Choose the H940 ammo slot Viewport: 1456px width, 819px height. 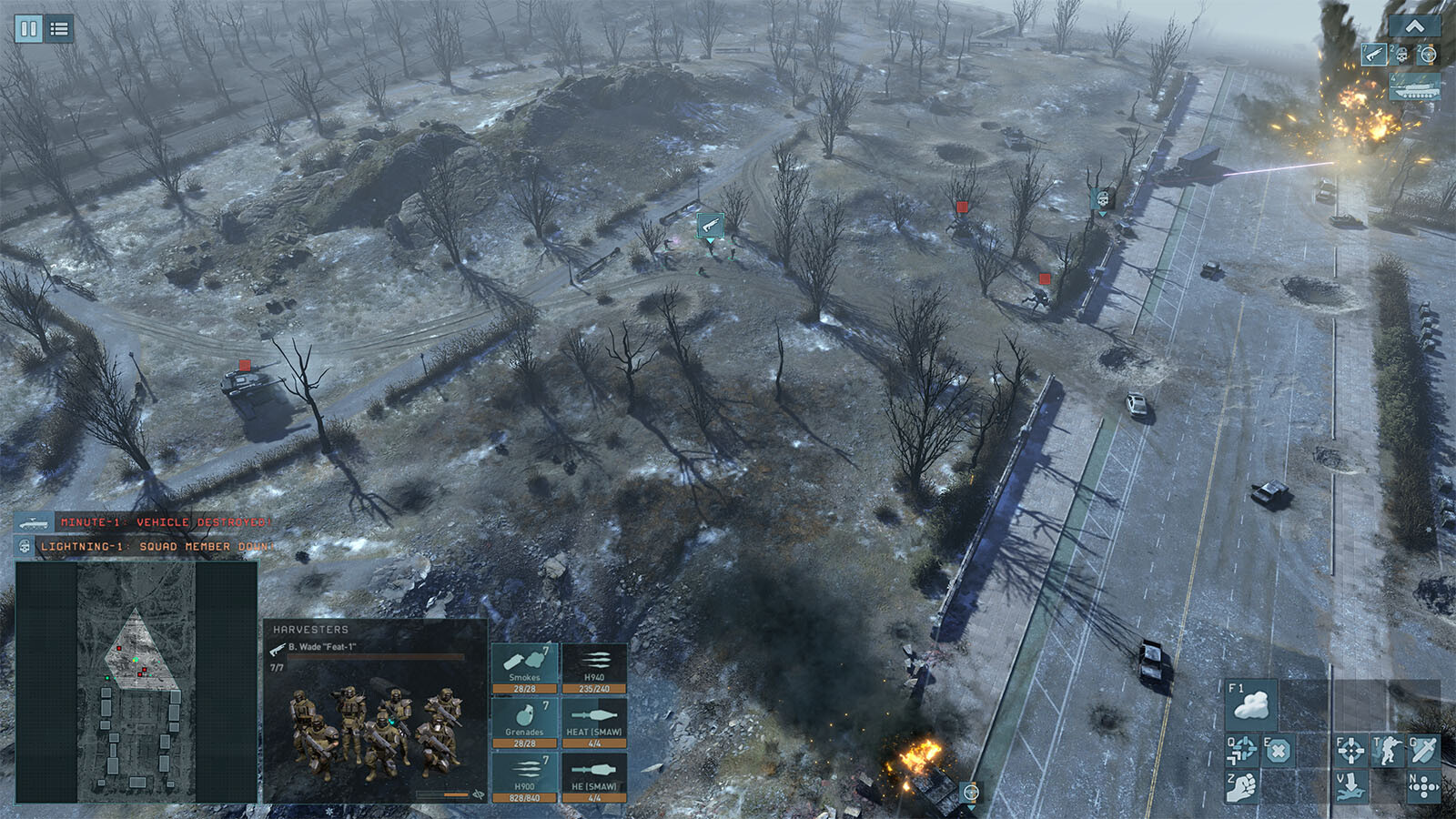(x=594, y=667)
